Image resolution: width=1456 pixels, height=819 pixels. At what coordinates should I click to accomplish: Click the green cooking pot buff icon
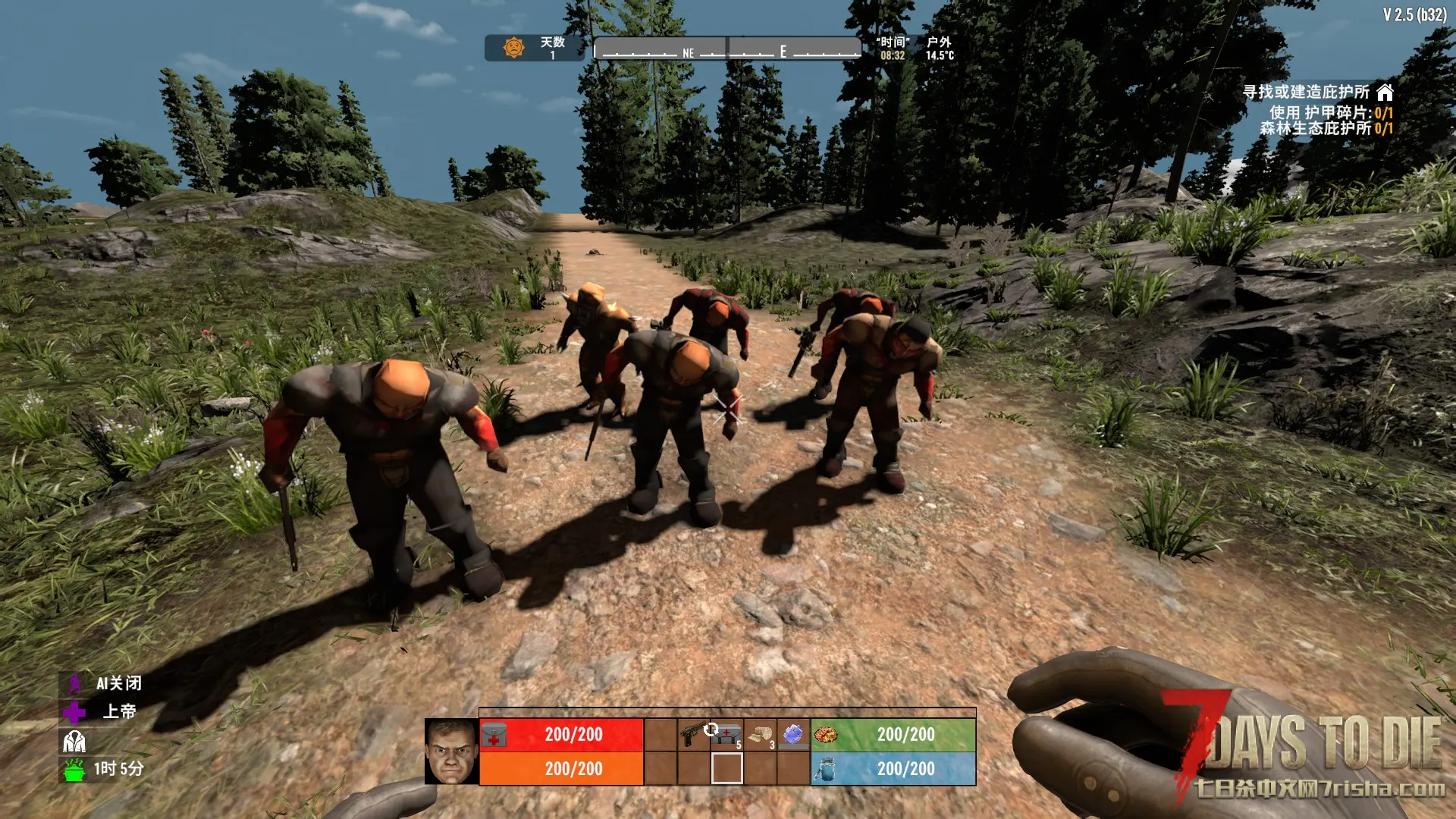point(74,769)
